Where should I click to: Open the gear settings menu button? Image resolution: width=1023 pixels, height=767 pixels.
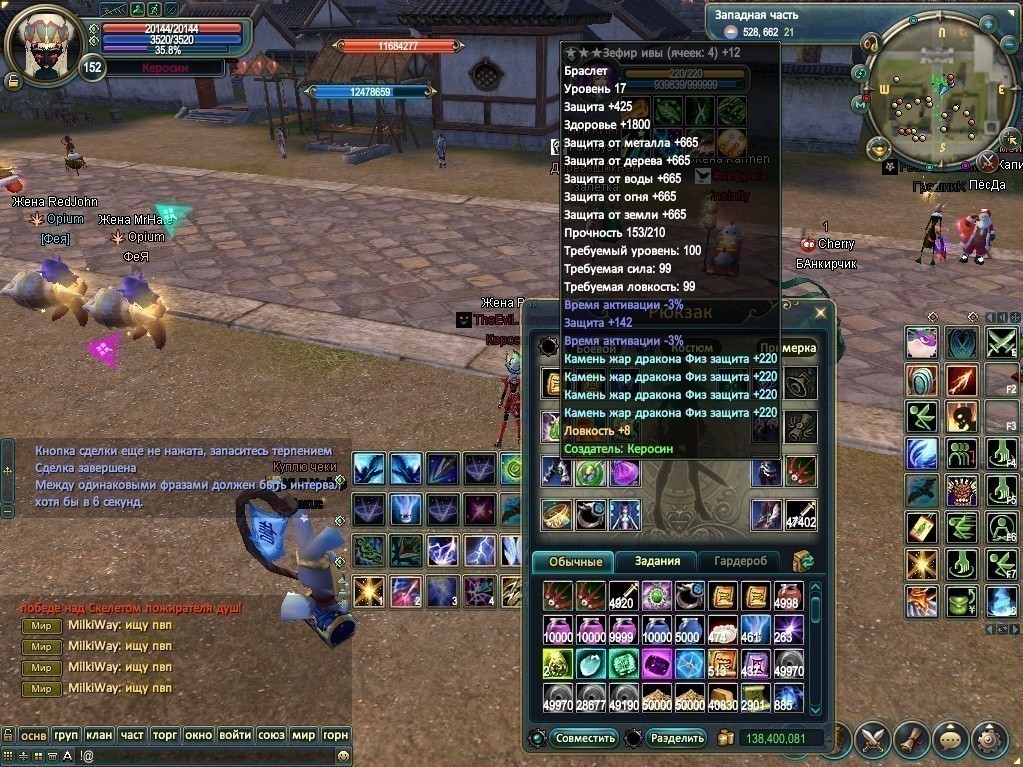pyautogui.click(x=990, y=739)
